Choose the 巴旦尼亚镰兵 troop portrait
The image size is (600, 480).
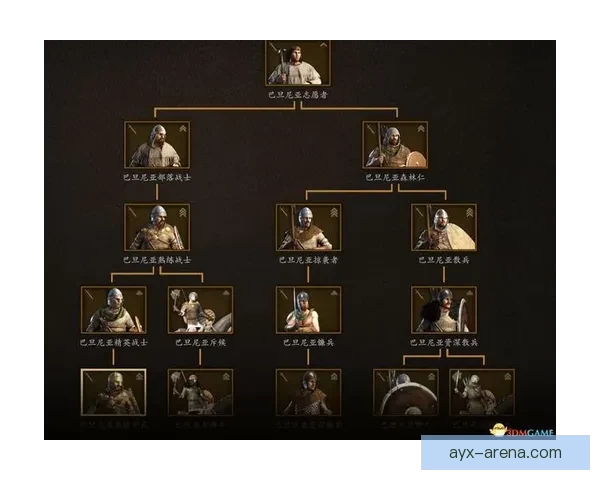(308, 309)
